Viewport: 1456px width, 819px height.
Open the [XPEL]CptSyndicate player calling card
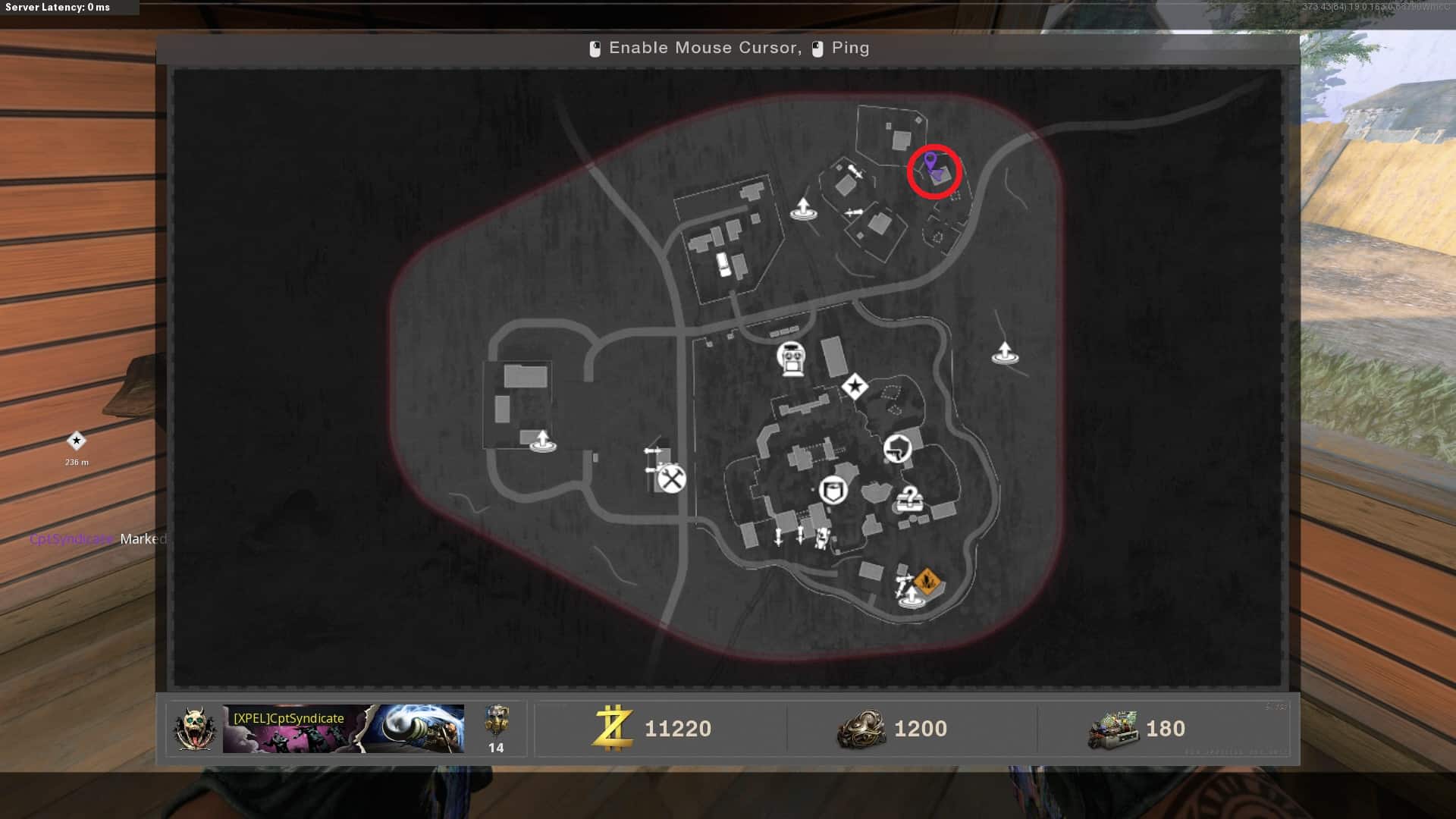point(343,729)
